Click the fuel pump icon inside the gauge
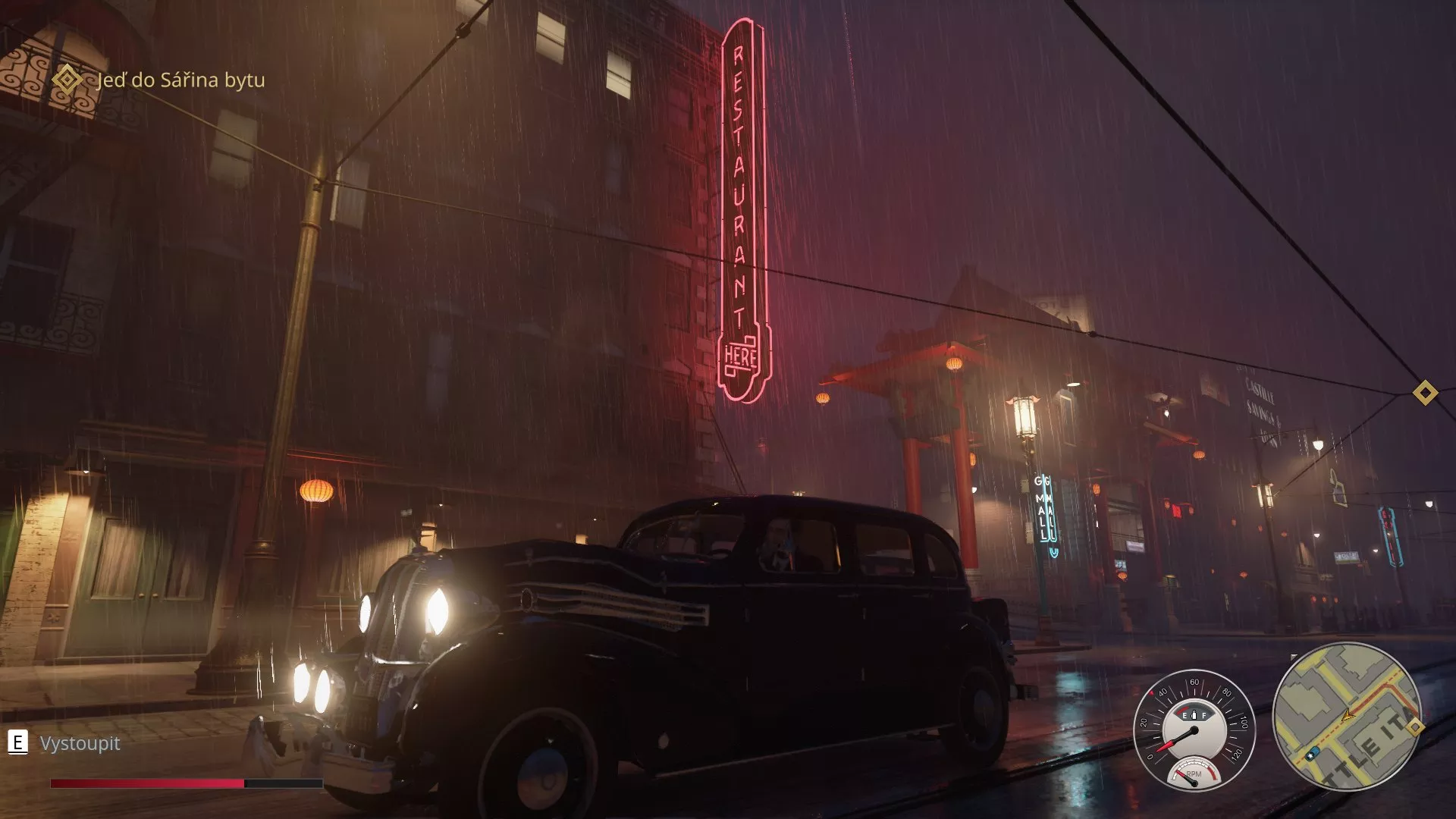 click(x=1194, y=714)
